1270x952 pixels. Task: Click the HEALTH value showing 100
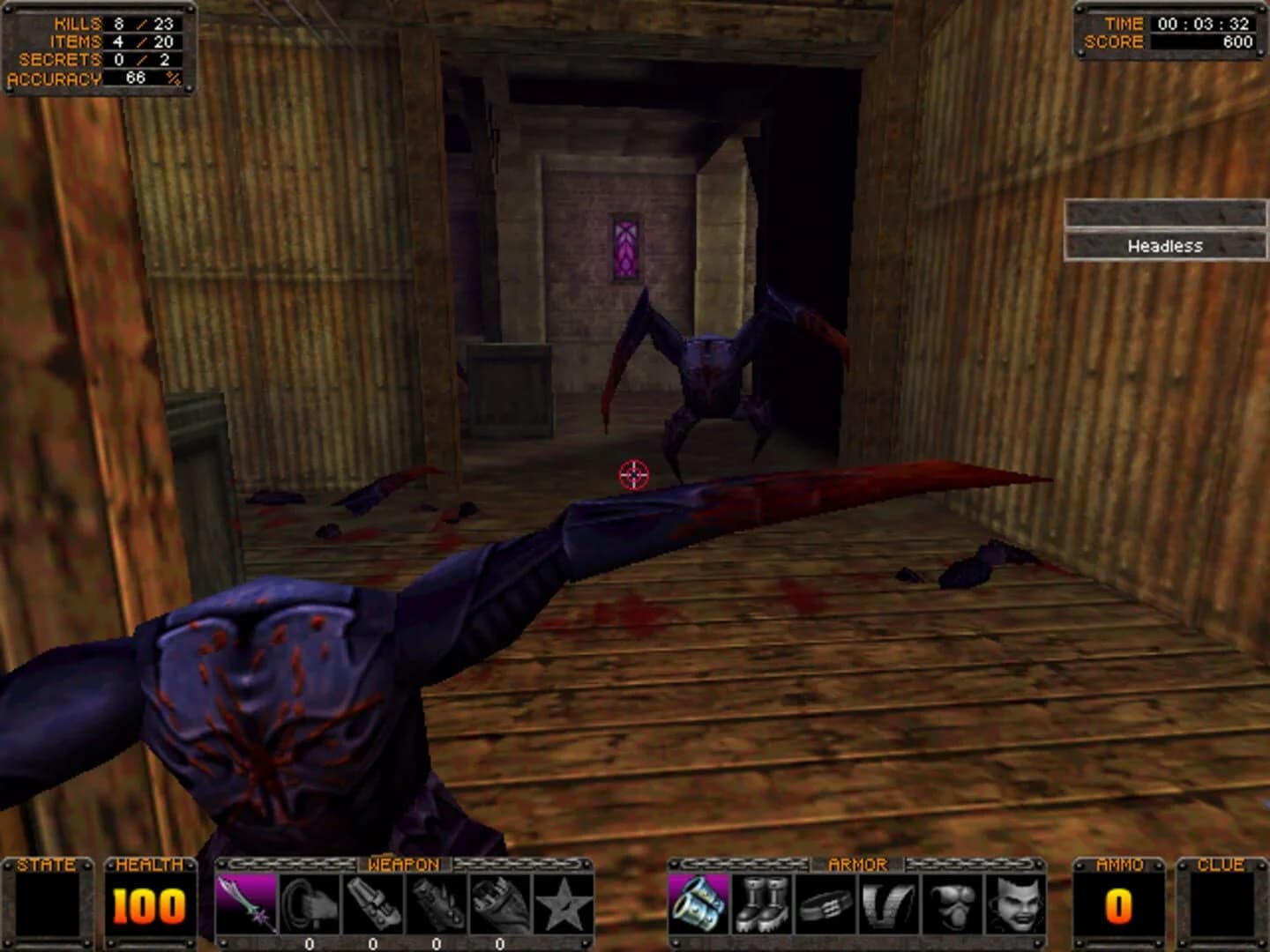click(148, 906)
